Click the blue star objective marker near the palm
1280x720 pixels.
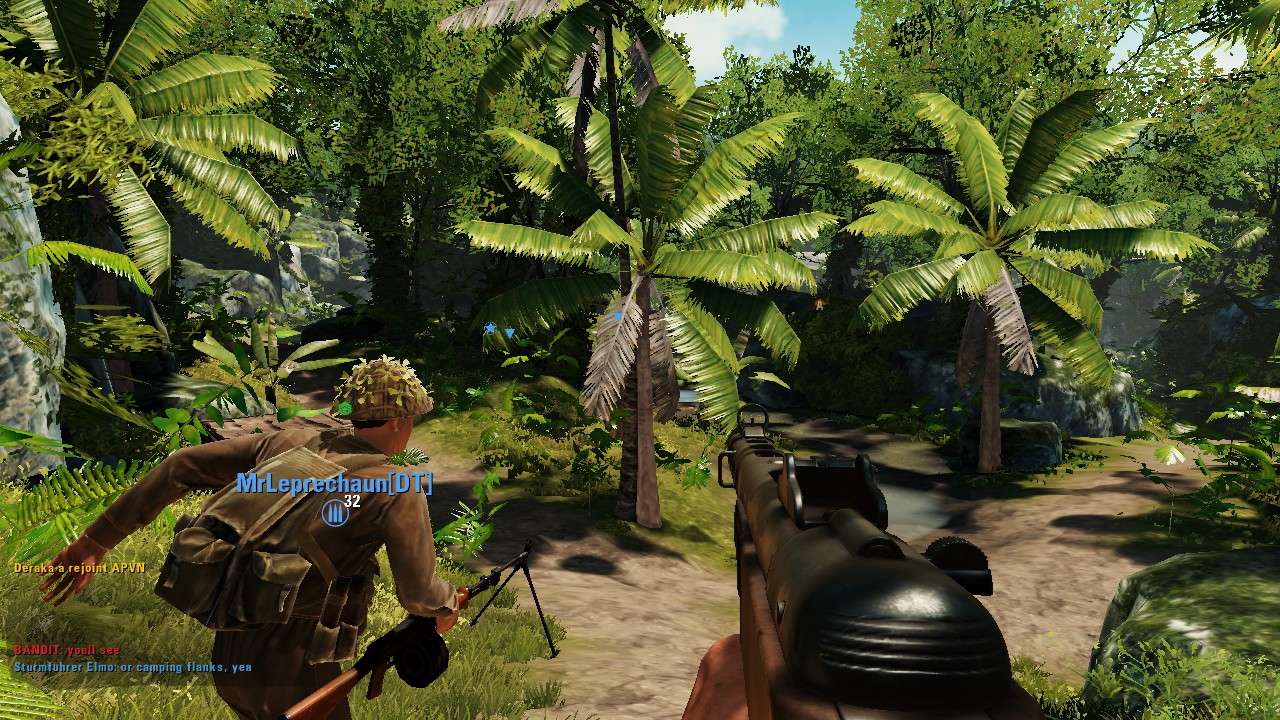[490, 327]
